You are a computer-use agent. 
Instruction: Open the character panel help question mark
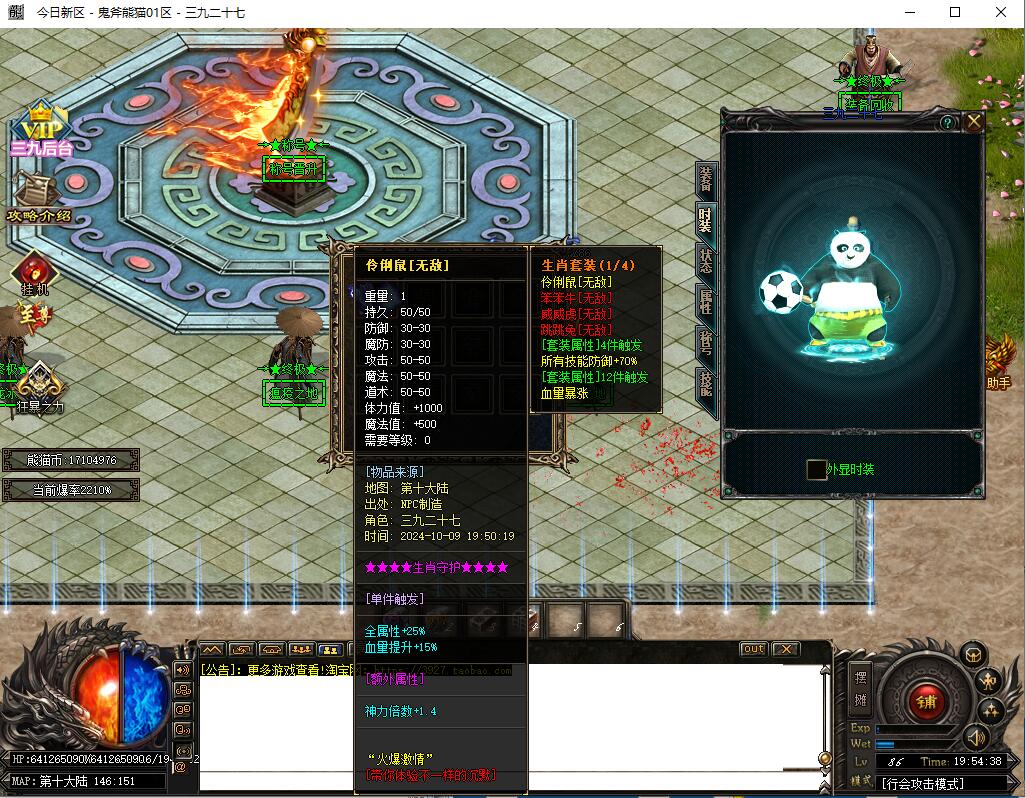point(947,122)
